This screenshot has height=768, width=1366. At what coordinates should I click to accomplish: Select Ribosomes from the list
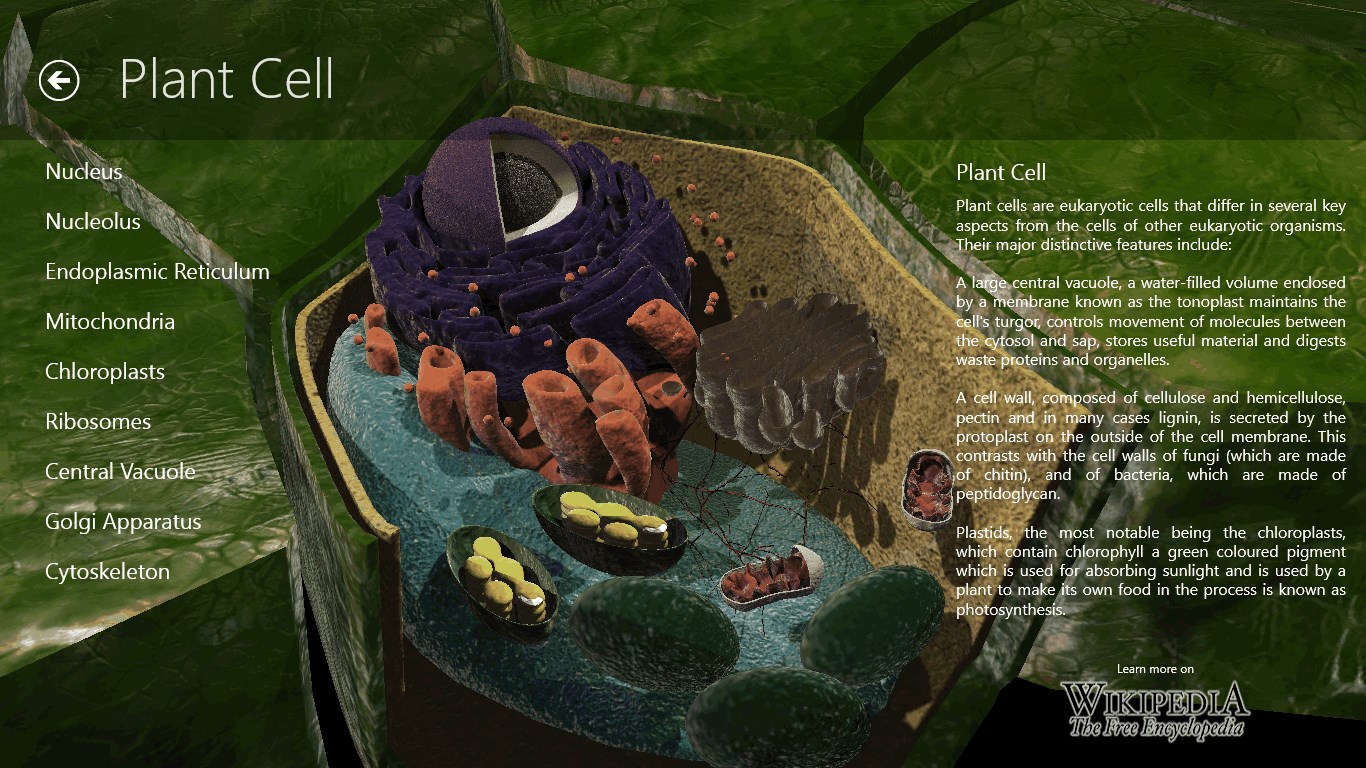click(x=97, y=421)
